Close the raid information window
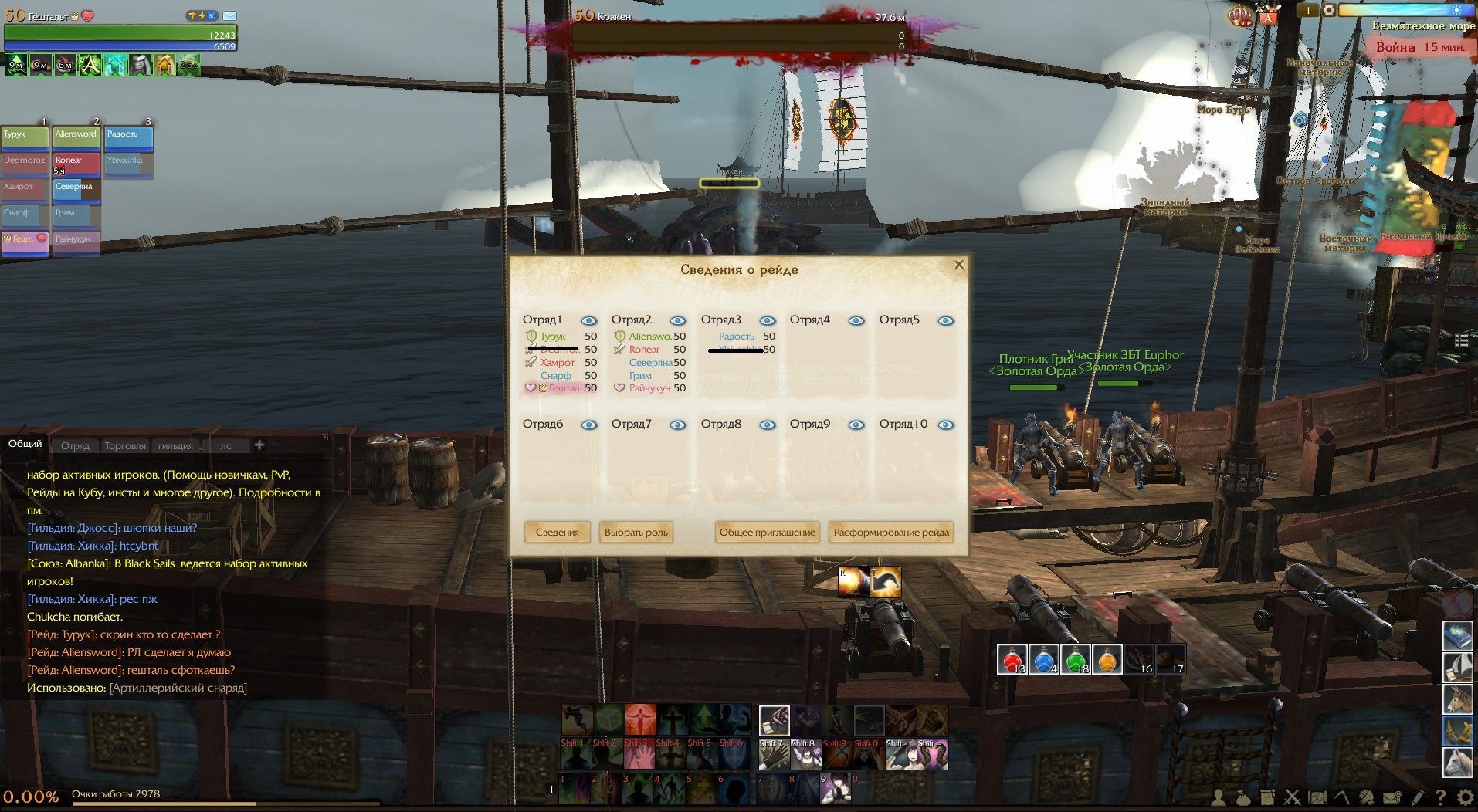1478x812 pixels. (x=959, y=266)
